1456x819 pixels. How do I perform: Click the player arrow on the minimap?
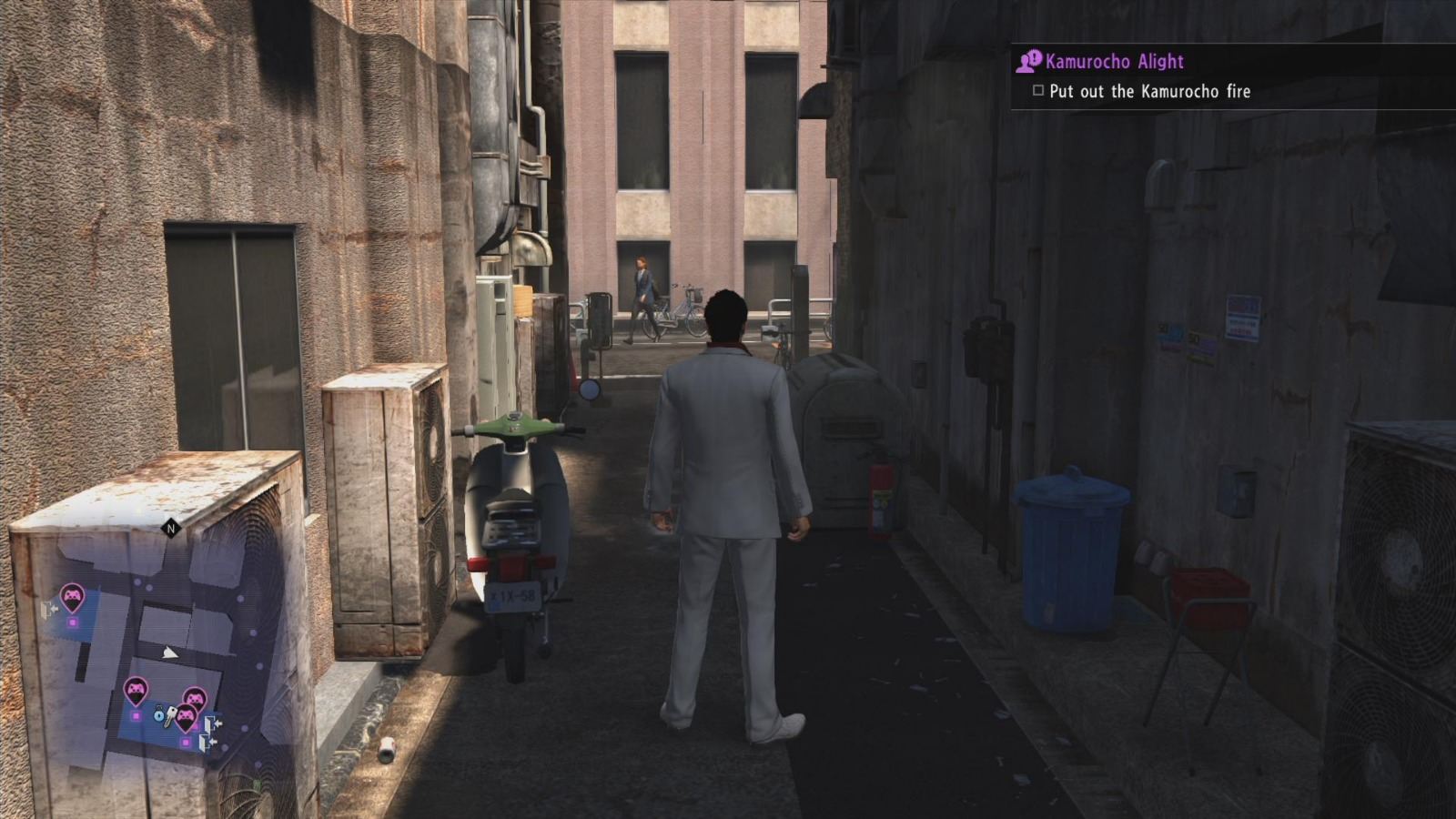[169, 653]
